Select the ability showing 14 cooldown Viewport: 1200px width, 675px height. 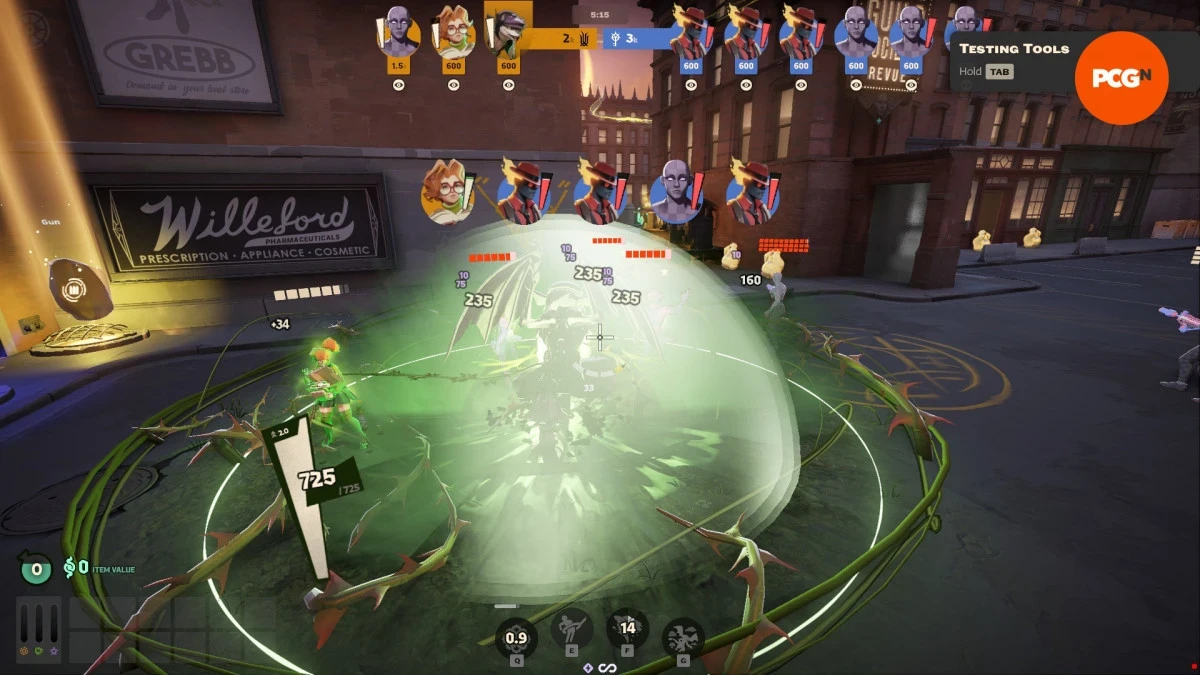[628, 630]
